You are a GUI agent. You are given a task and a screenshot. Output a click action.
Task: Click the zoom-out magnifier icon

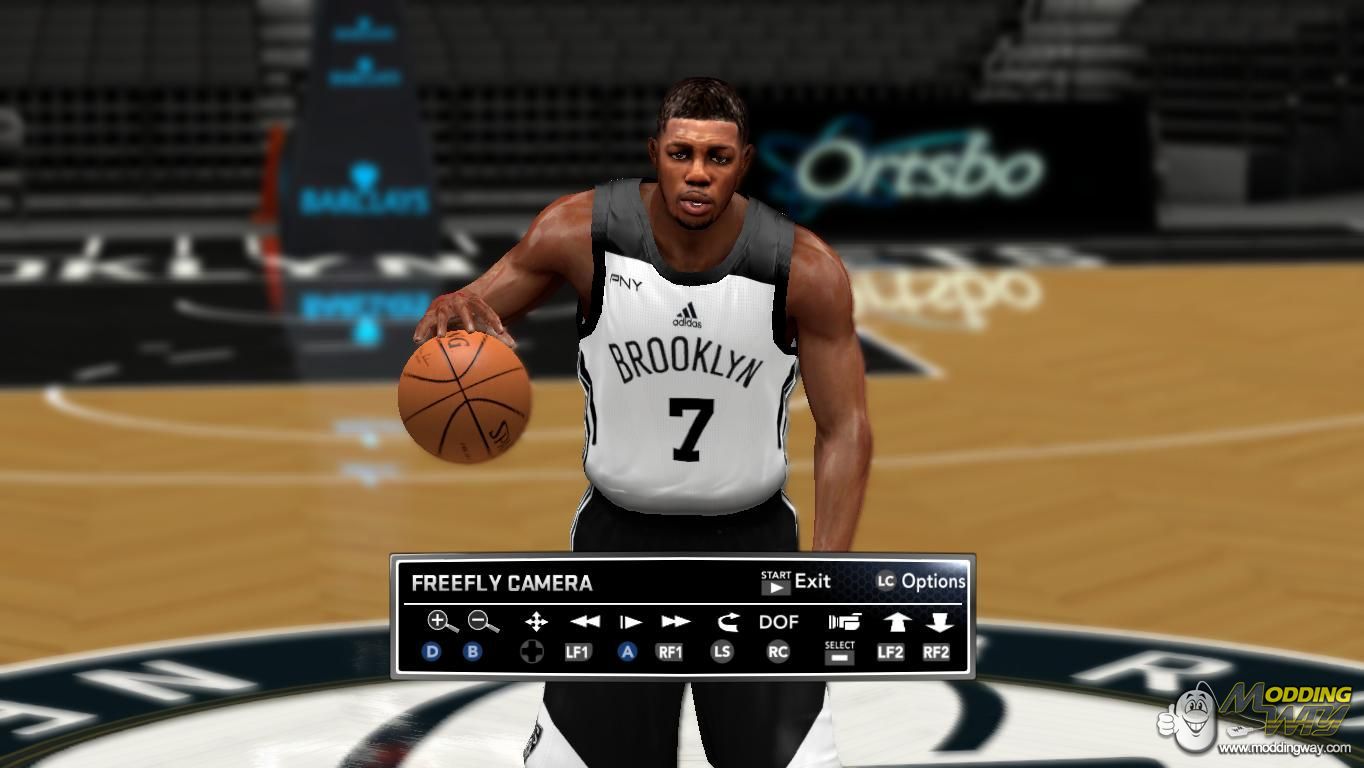point(483,622)
